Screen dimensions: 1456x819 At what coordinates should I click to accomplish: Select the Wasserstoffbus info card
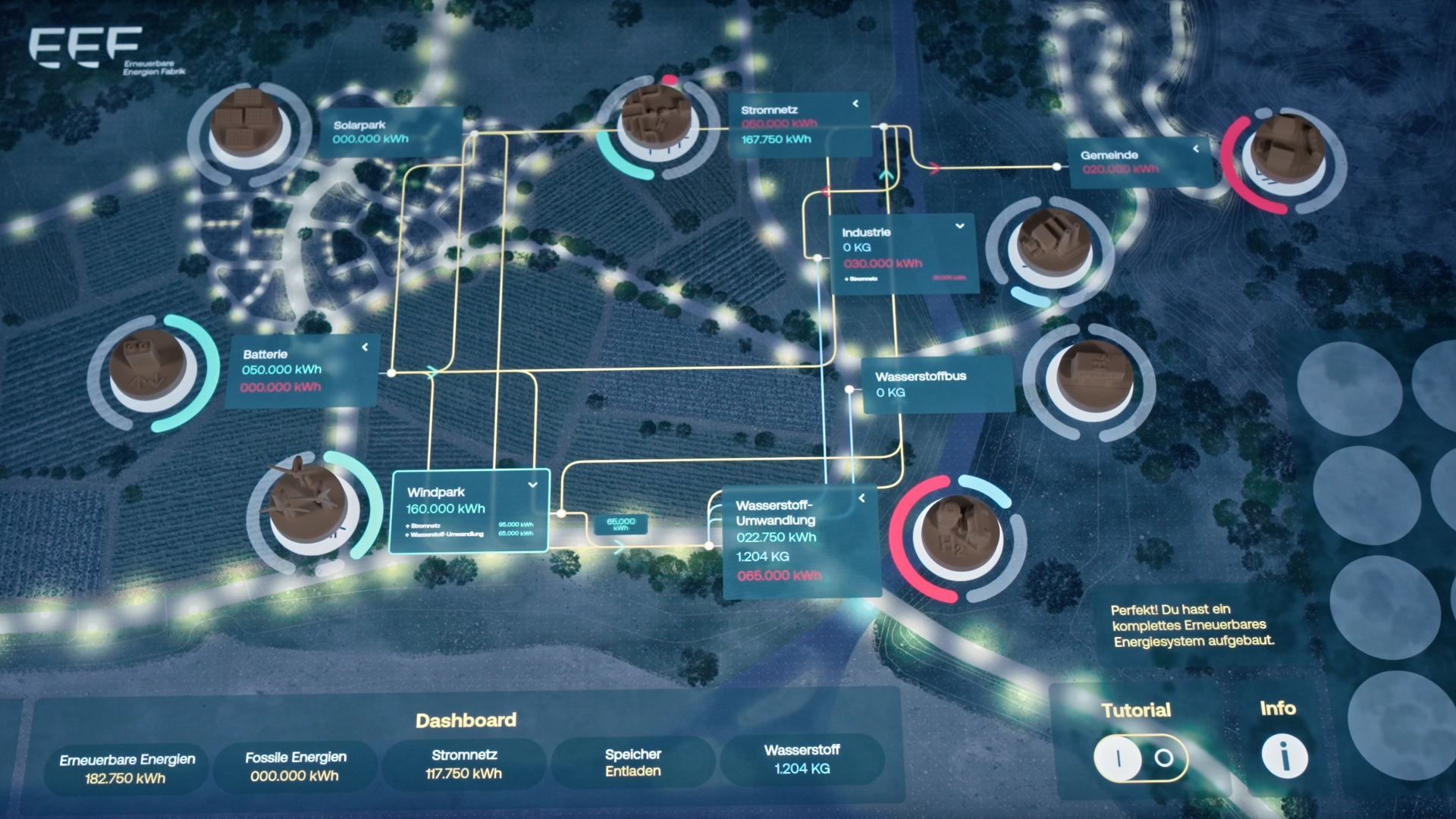tap(937, 384)
